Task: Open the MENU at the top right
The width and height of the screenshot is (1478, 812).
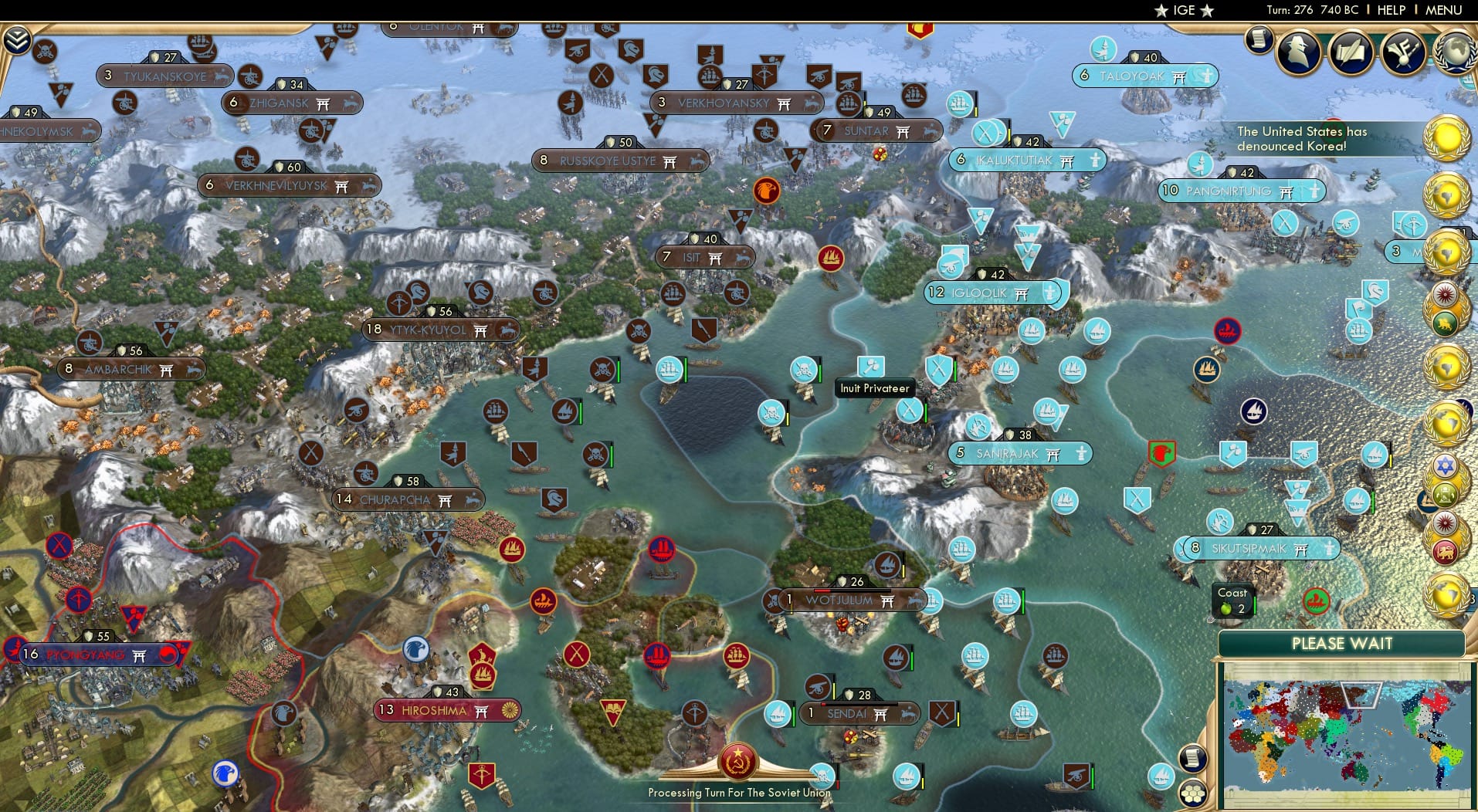Action: 1446,10
